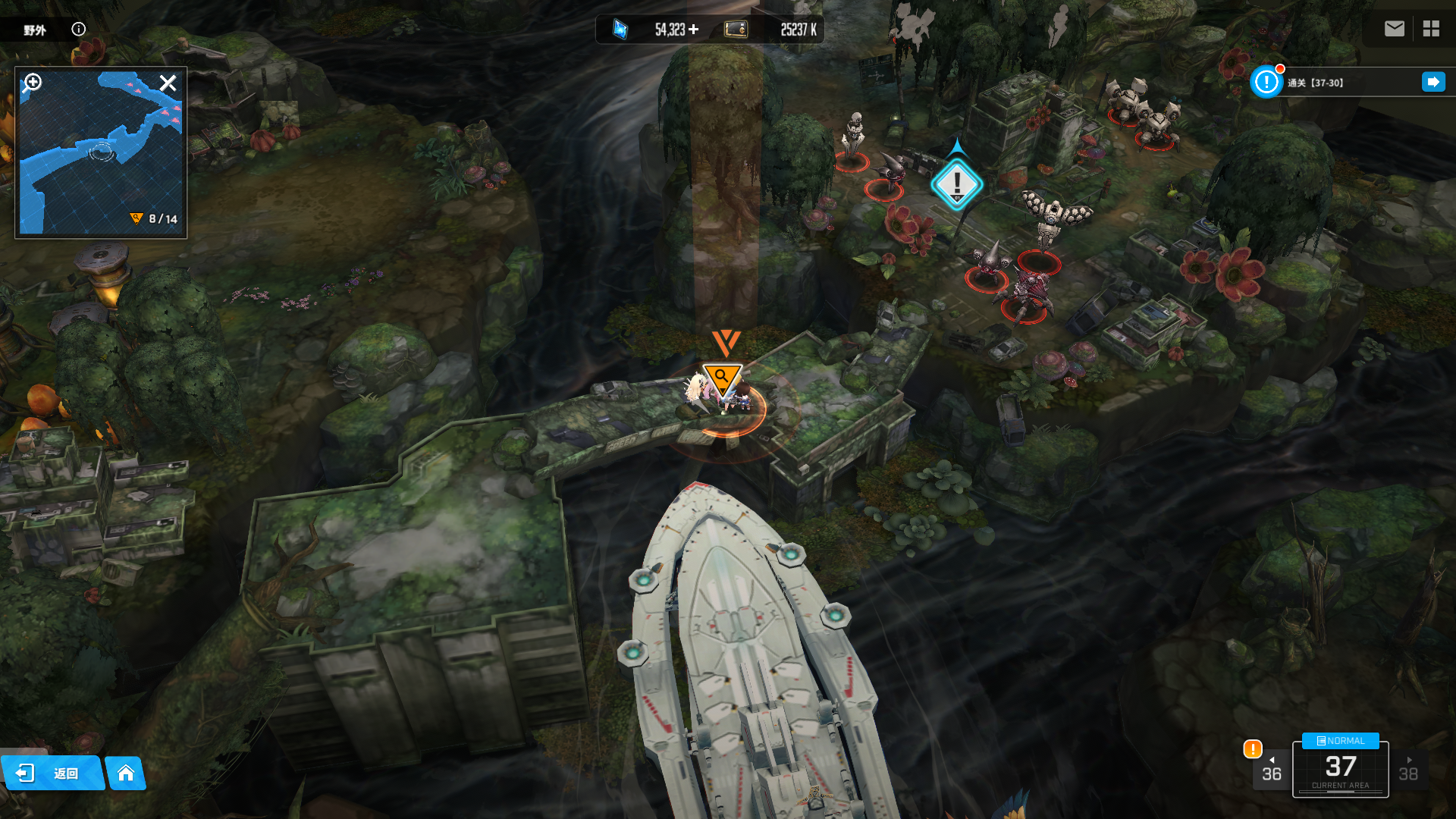This screenshot has width=1456, height=819.
Task: Return using the back button
Action: click(x=52, y=773)
